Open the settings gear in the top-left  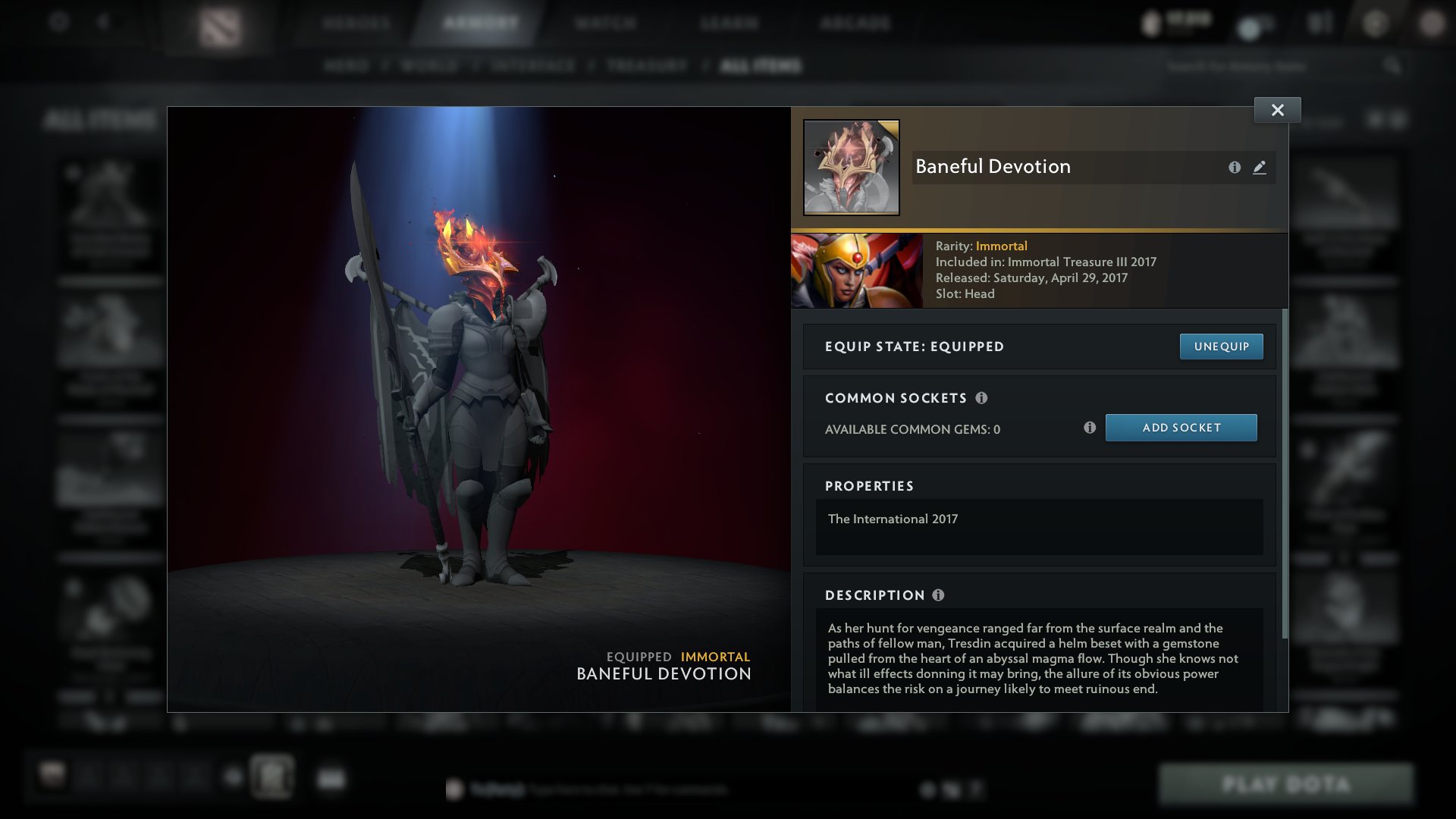pyautogui.click(x=58, y=23)
